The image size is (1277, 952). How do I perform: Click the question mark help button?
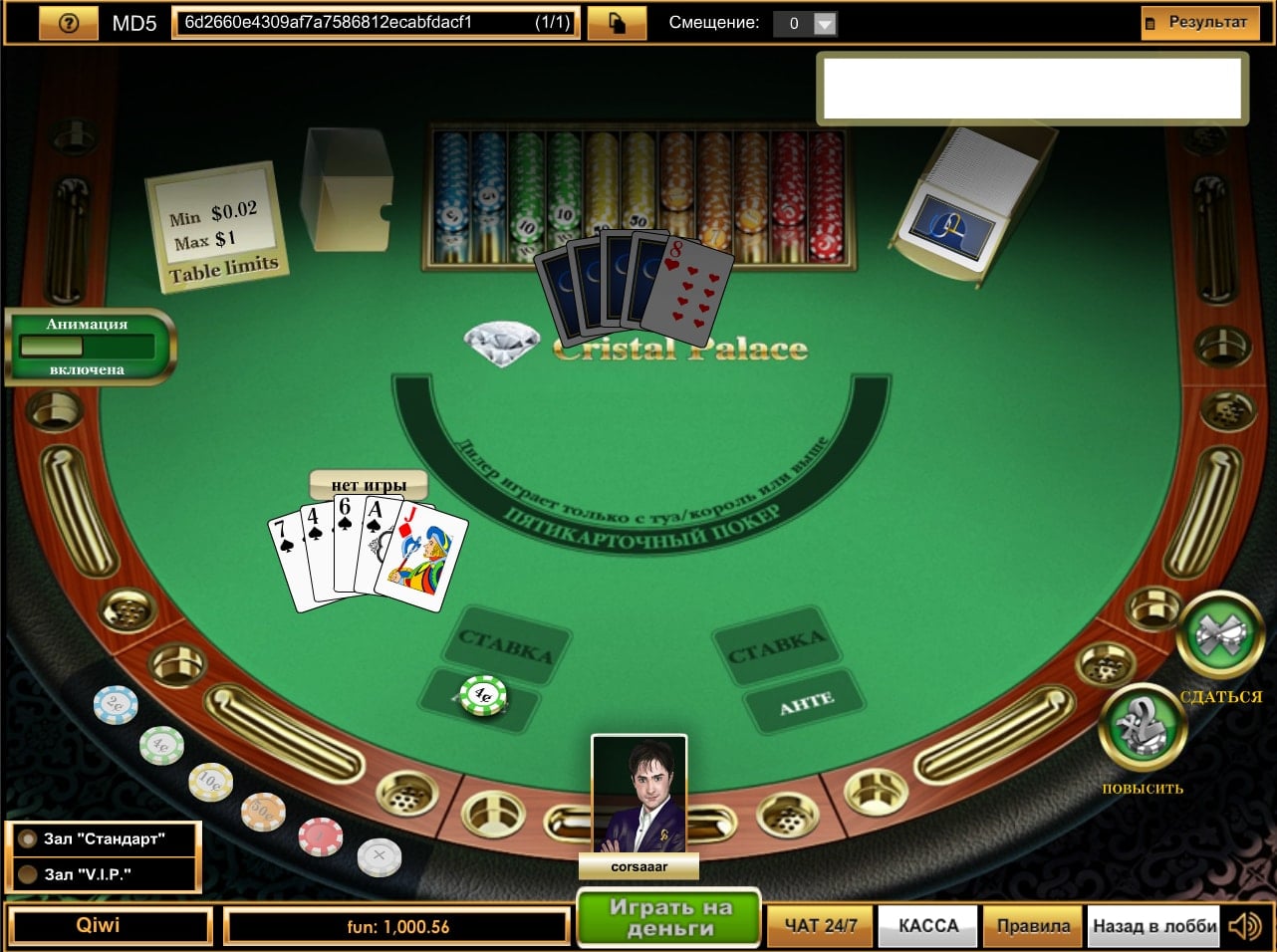click(69, 23)
